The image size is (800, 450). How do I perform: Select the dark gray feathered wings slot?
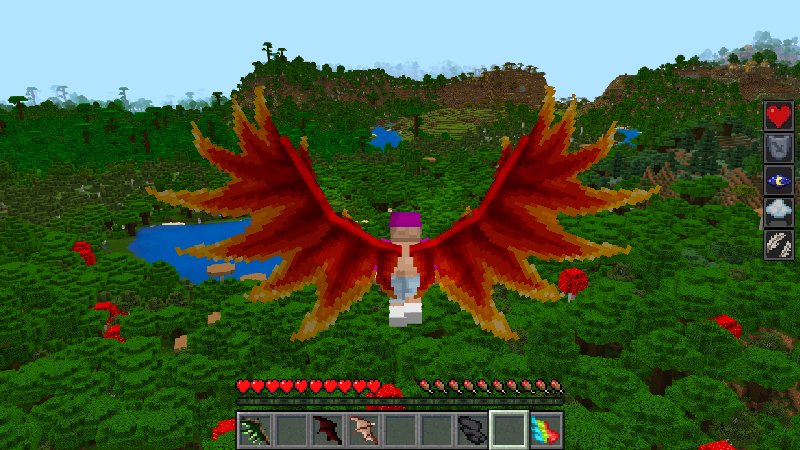(x=472, y=430)
